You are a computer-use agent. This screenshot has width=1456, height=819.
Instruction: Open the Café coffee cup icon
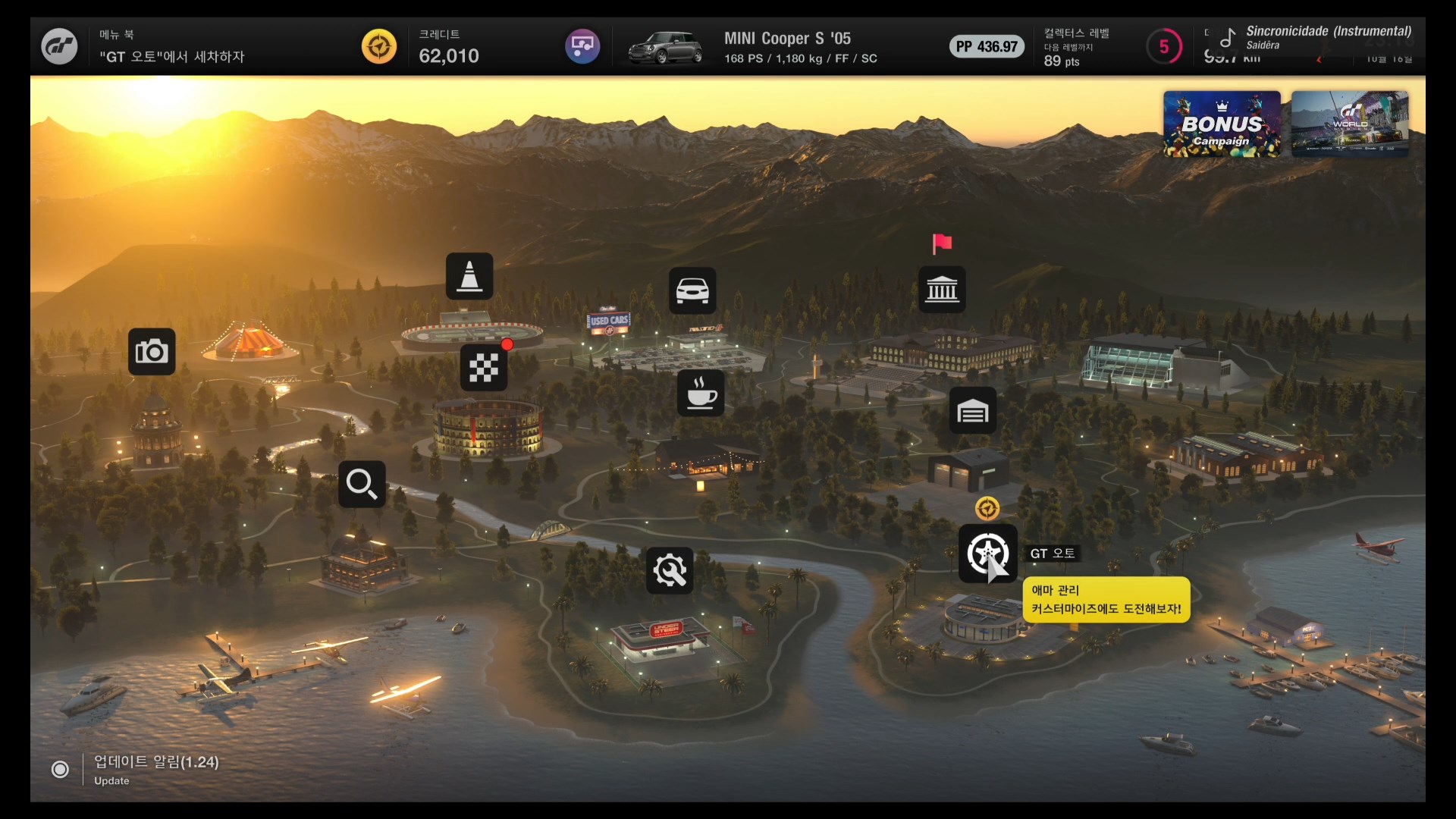pos(701,393)
